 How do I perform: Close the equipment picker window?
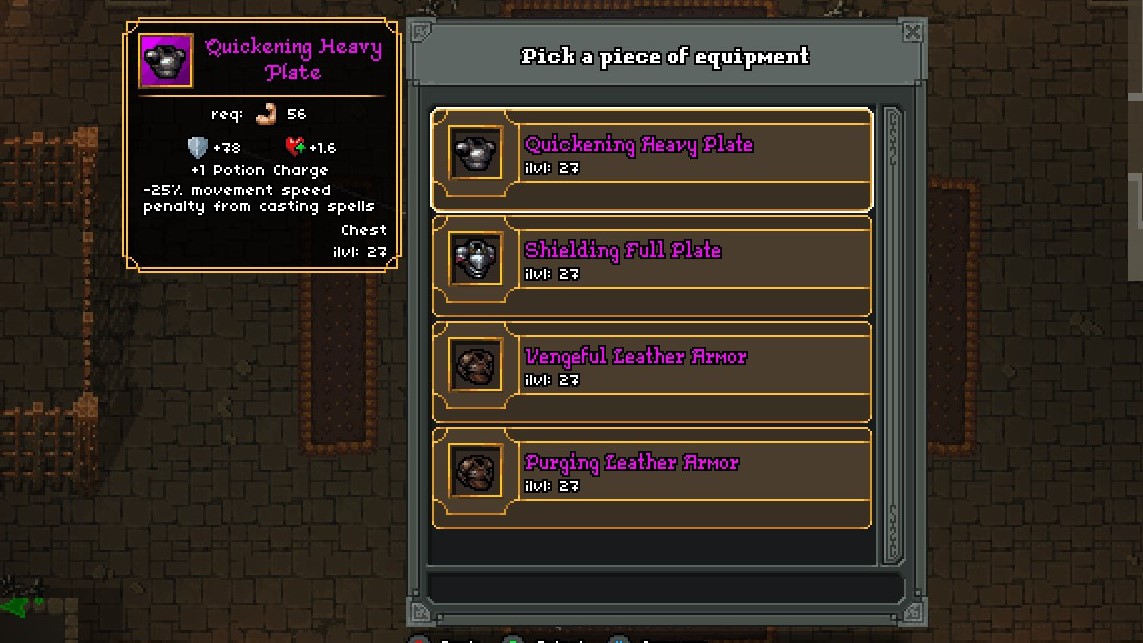pos(912,32)
